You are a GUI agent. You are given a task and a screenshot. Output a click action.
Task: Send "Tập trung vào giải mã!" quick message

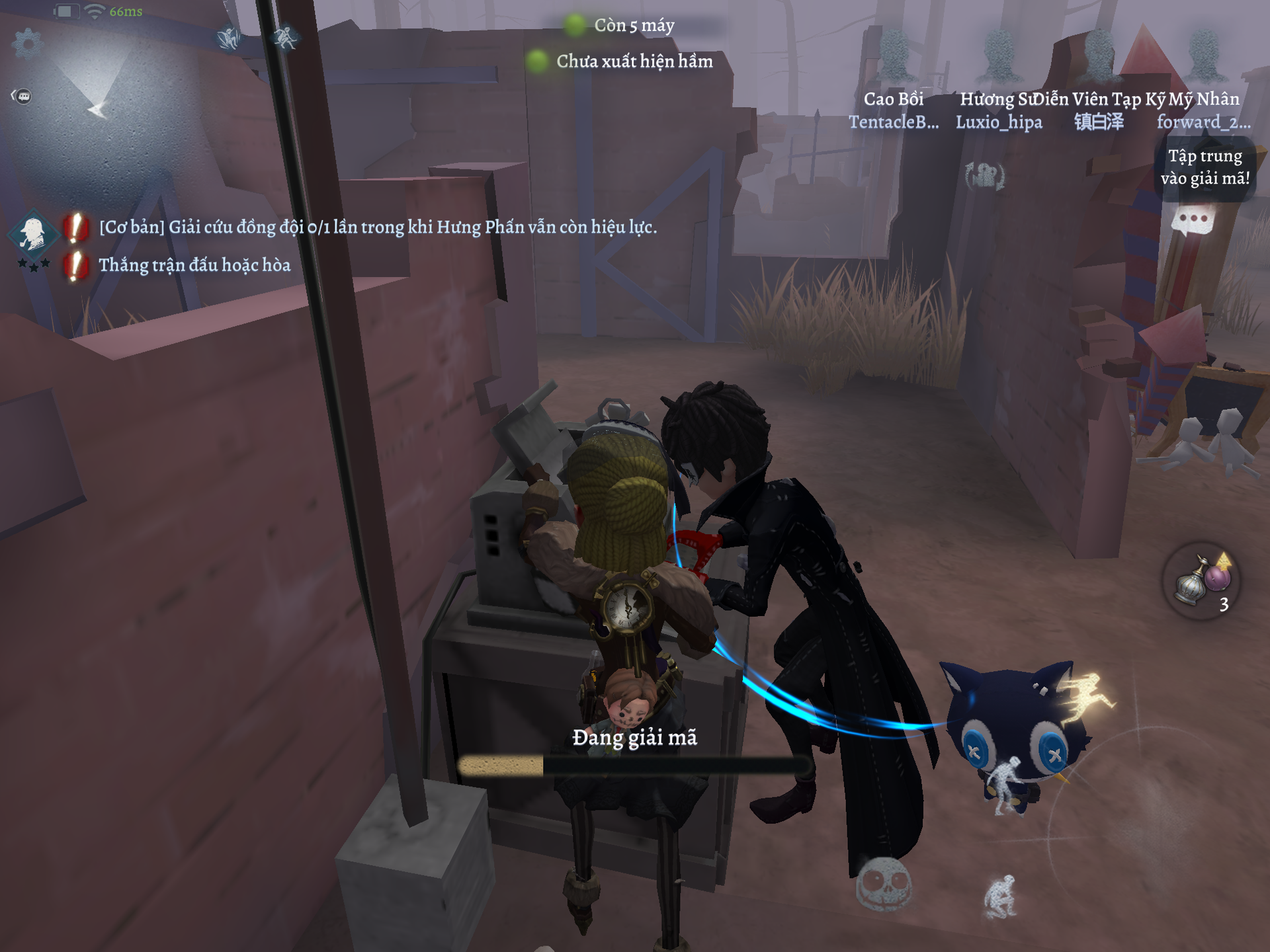pyautogui.click(x=1205, y=167)
